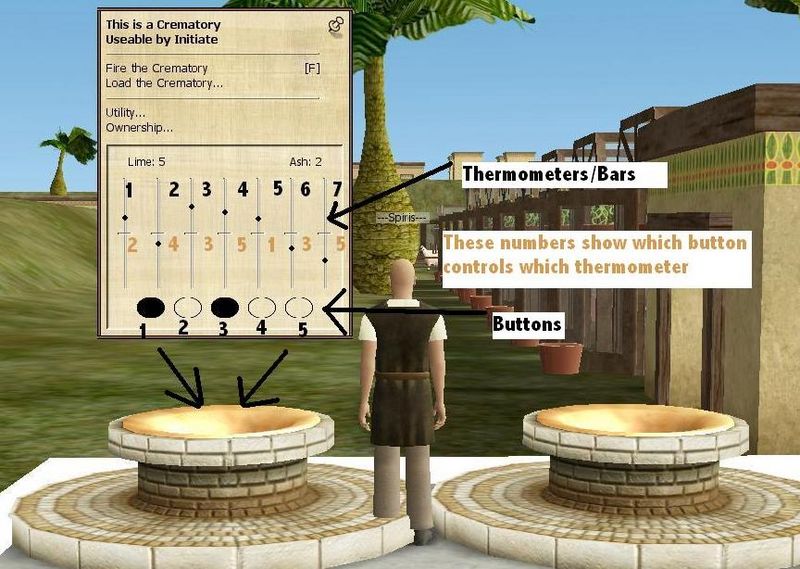Toggle the empty oval button numbered 4
This screenshot has height=569, width=800.
(x=262, y=305)
